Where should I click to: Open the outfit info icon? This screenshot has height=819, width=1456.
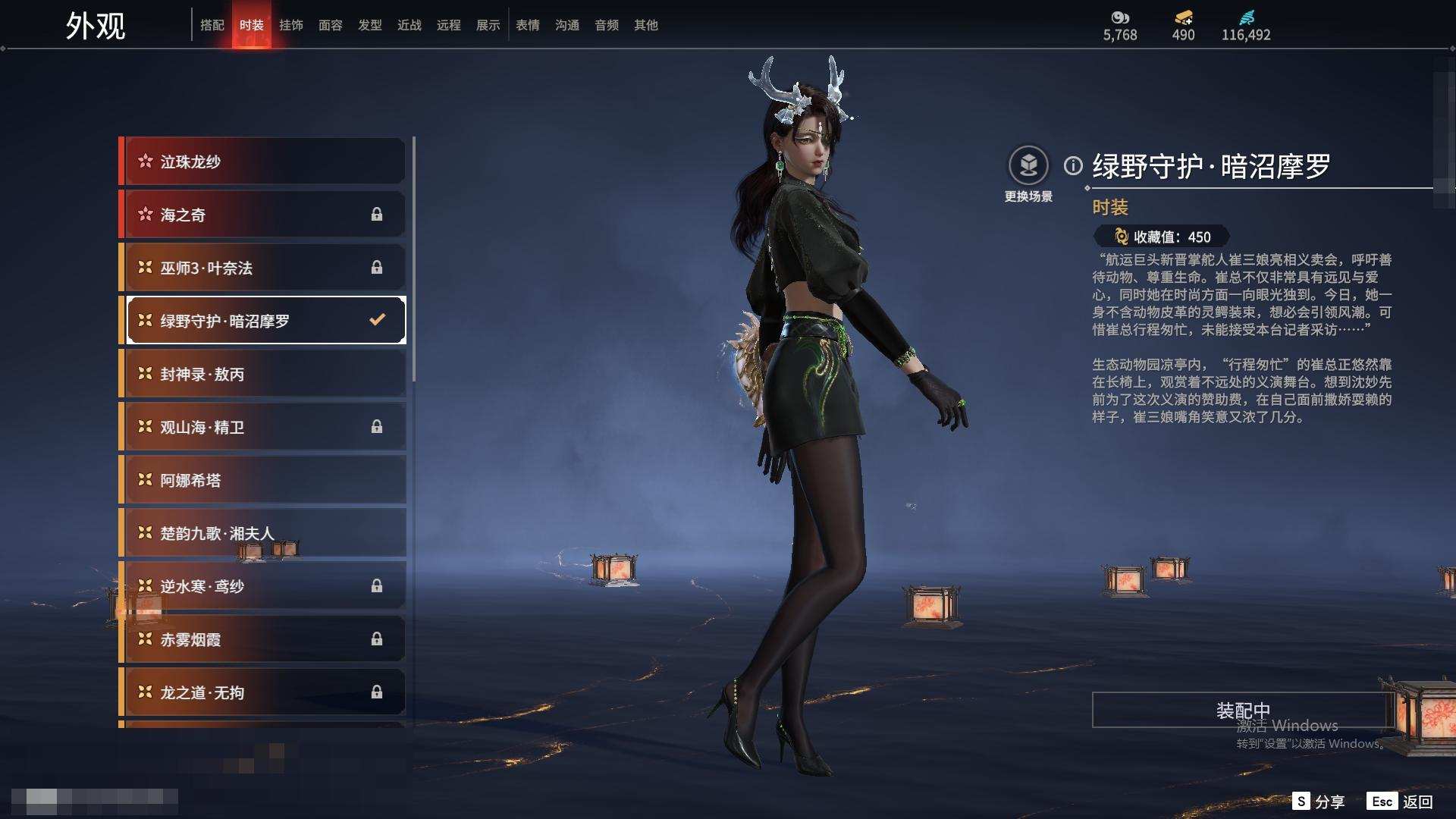click(1073, 165)
